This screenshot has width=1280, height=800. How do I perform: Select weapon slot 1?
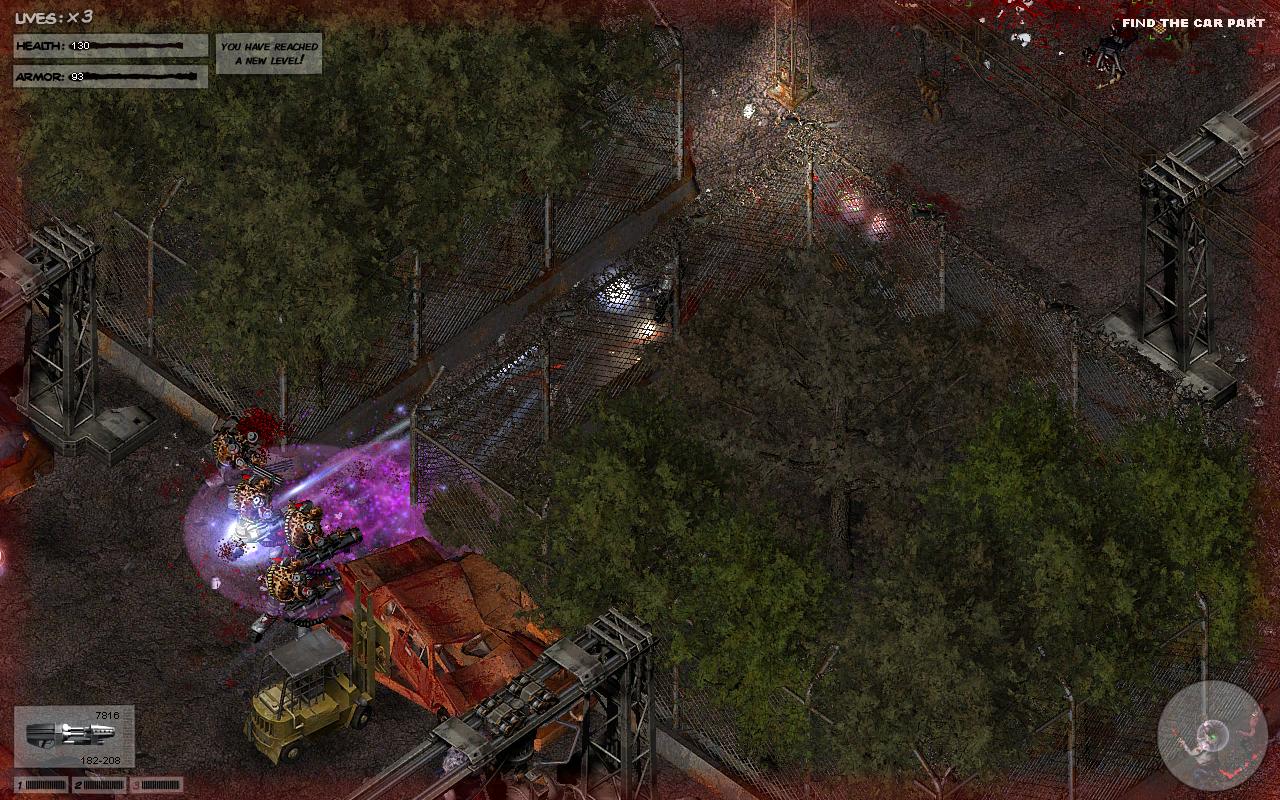[42, 785]
